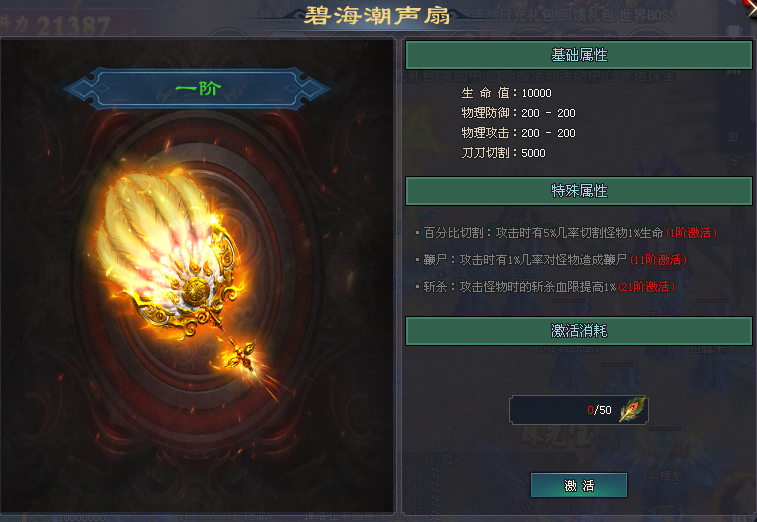Select the feather material icon
This screenshot has width=757, height=522.
point(632,410)
